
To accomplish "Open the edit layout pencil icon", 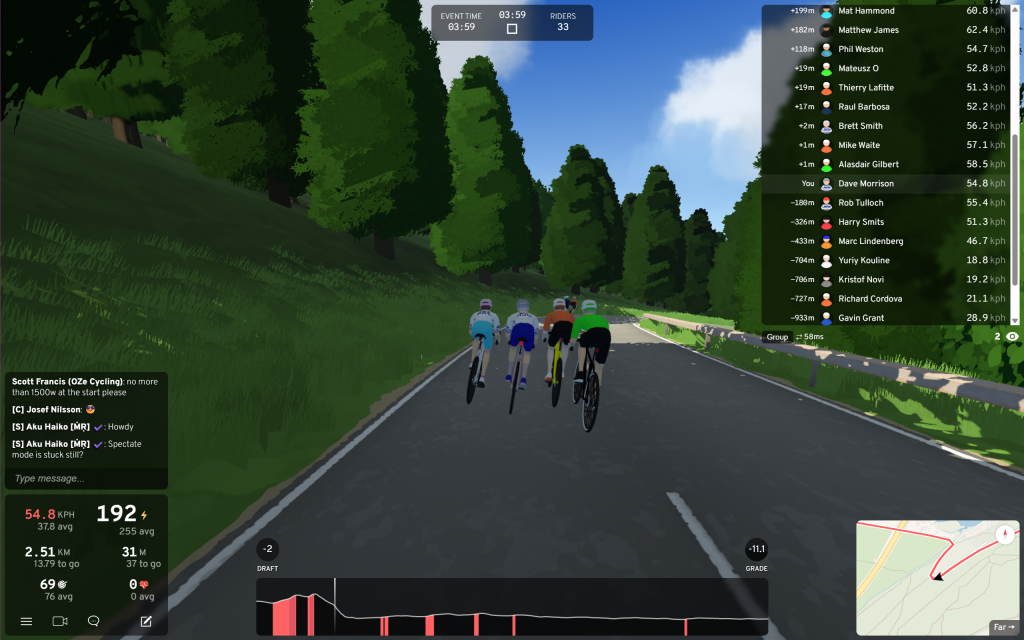I will click(146, 621).
